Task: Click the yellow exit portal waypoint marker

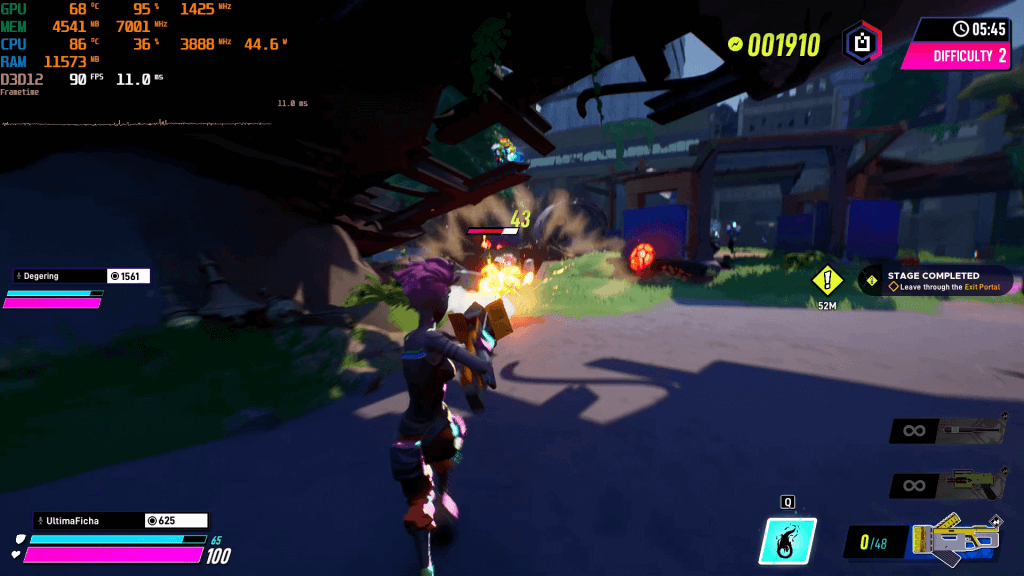Action: [x=827, y=281]
